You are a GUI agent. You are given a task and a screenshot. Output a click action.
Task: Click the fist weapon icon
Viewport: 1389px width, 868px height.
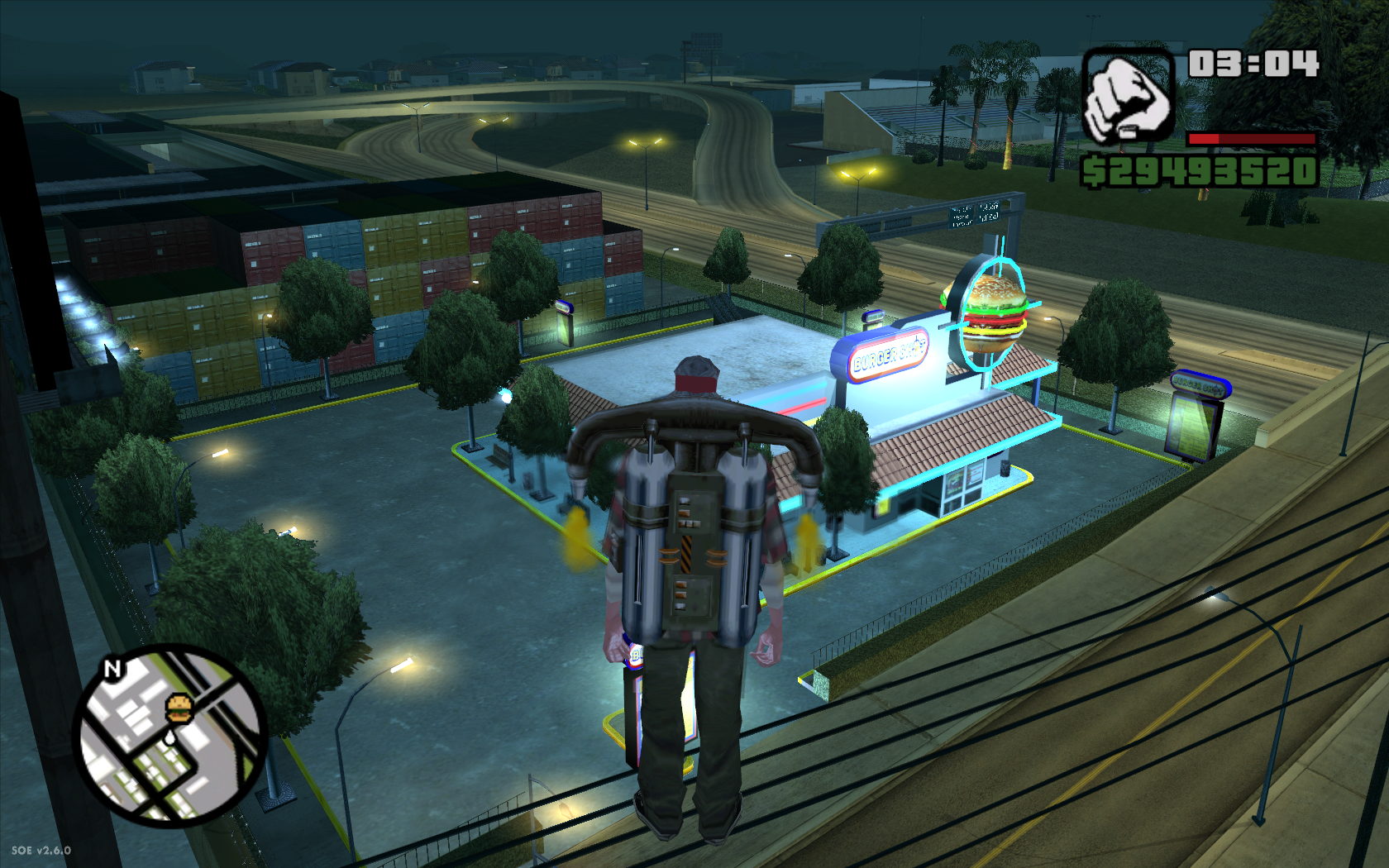pos(1129,95)
